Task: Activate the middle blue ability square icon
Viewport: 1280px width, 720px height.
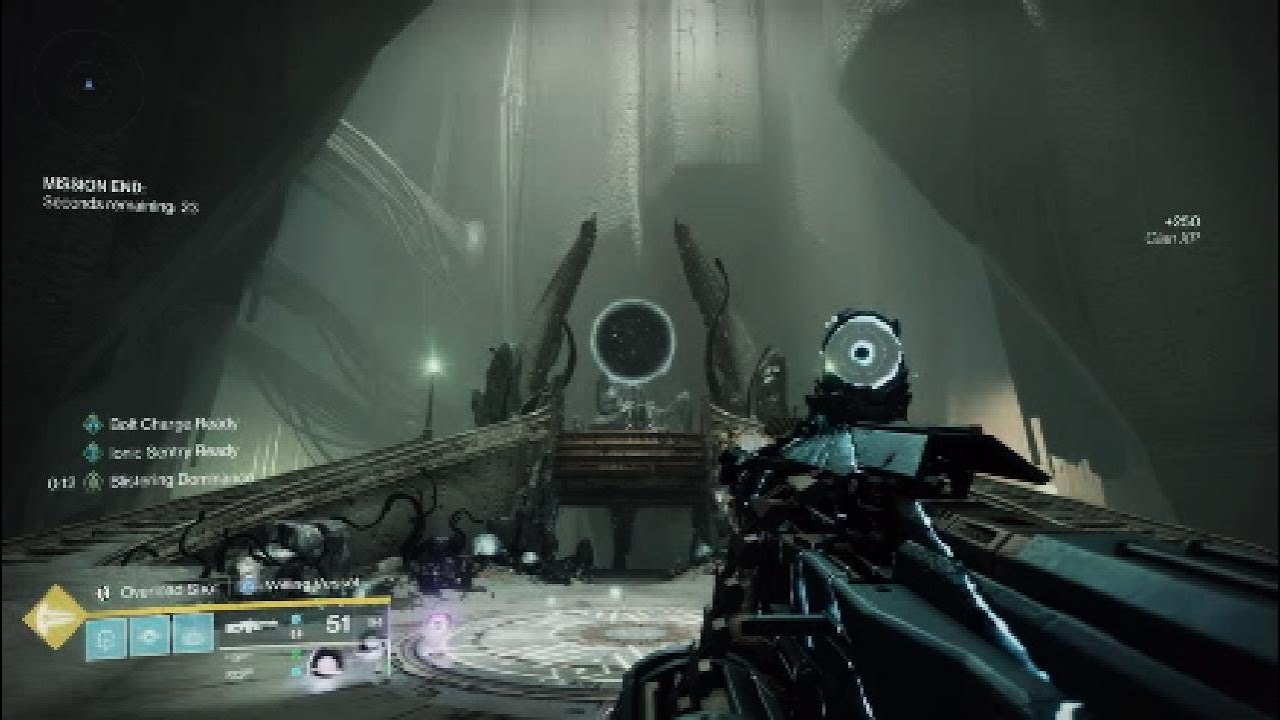Action: [x=149, y=636]
